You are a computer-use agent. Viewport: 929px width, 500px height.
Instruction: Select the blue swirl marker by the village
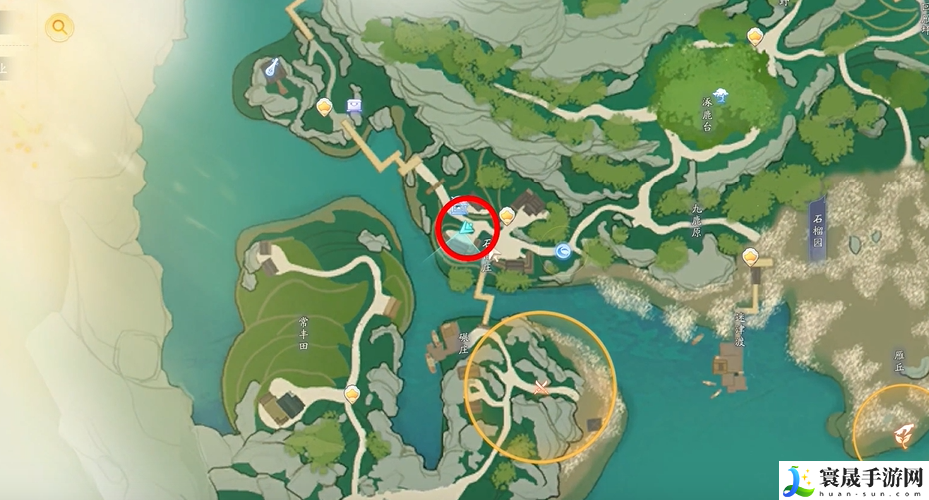(564, 253)
